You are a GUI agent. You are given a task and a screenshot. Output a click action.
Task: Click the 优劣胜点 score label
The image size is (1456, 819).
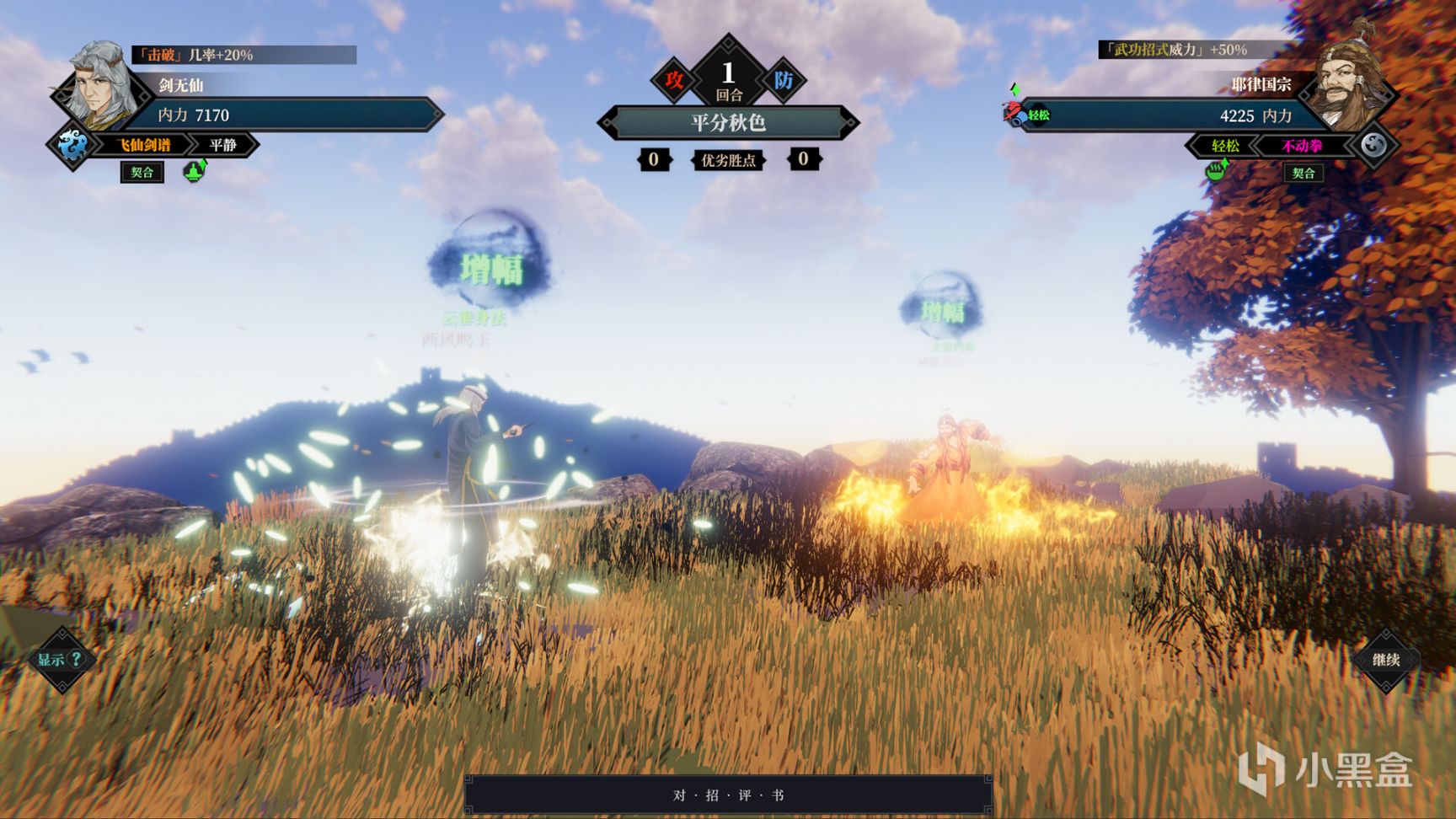[728, 160]
